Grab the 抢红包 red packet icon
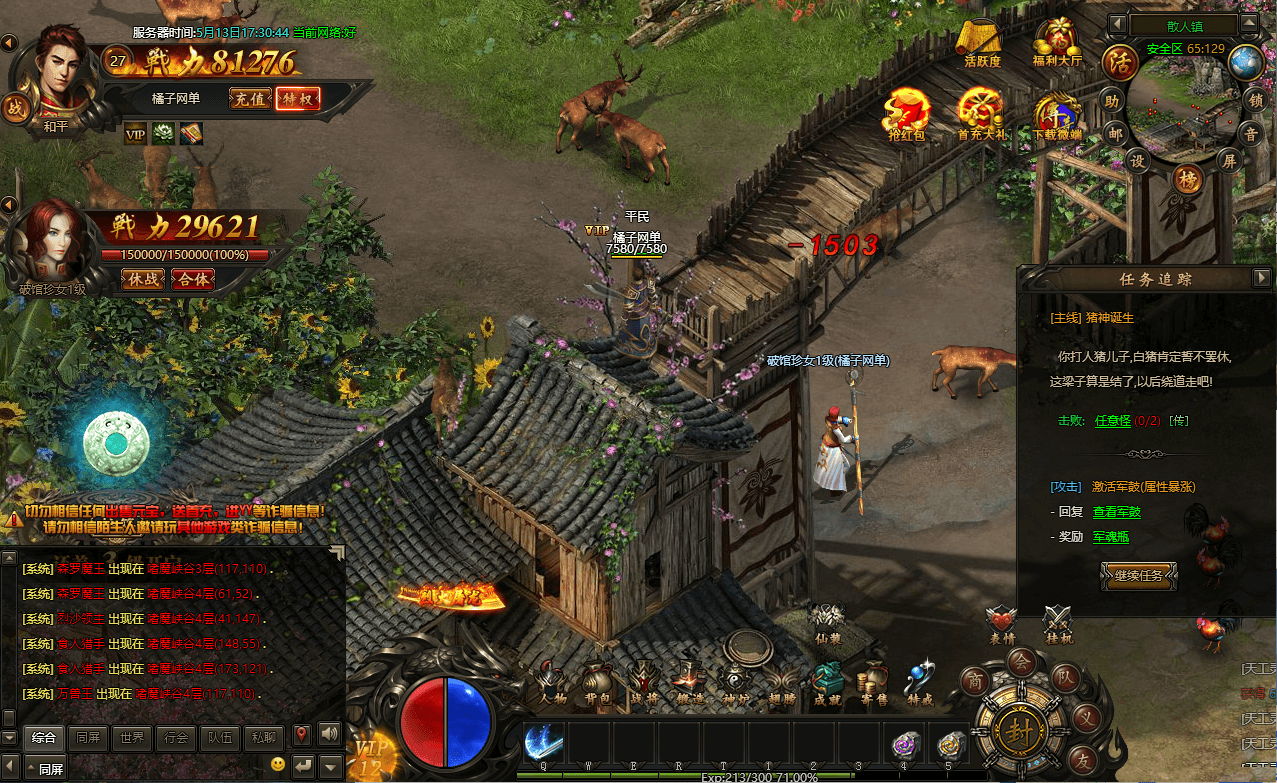 tap(908, 112)
